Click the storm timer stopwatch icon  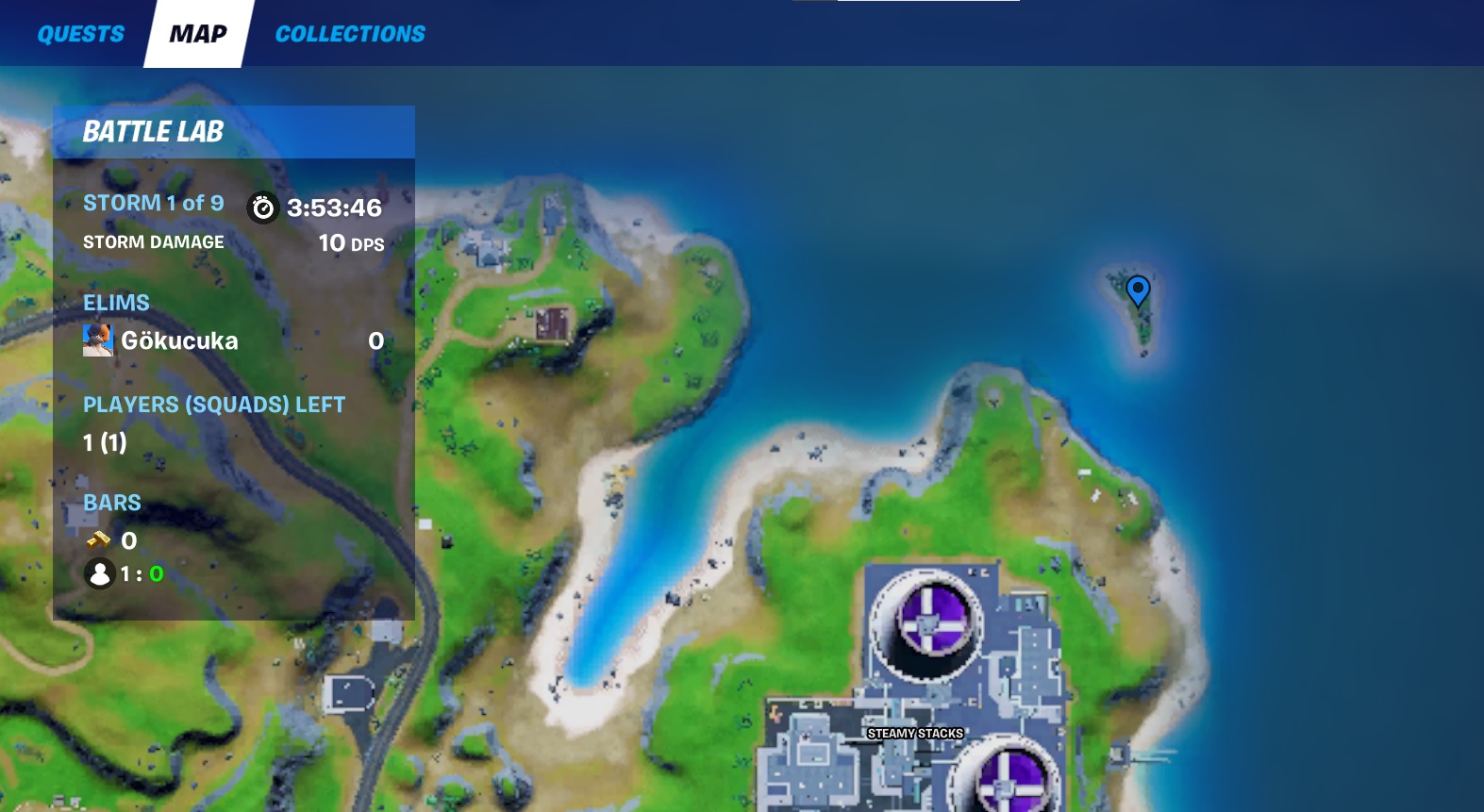click(x=262, y=208)
